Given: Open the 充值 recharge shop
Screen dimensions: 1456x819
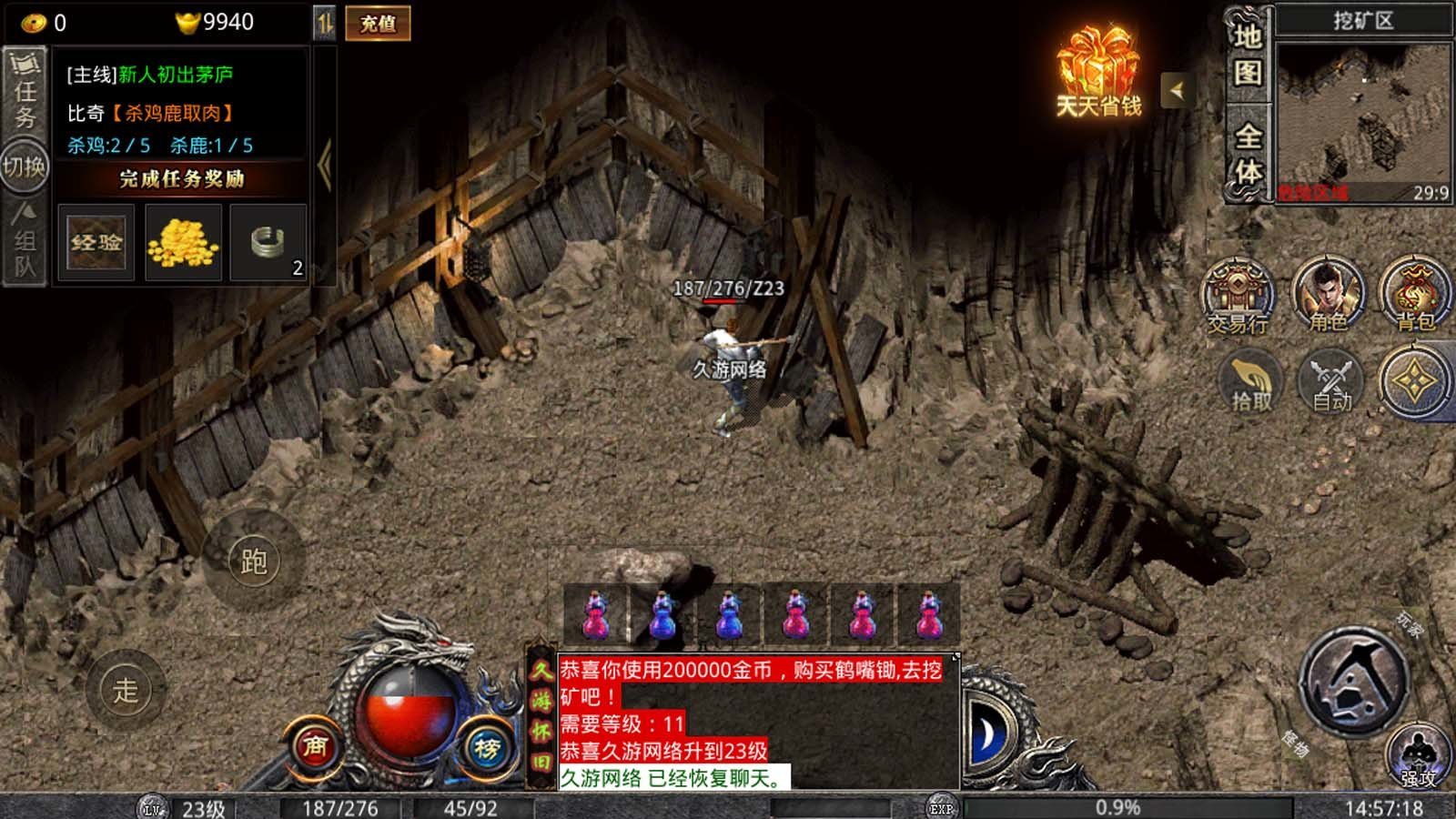Looking at the screenshot, I should 378,24.
